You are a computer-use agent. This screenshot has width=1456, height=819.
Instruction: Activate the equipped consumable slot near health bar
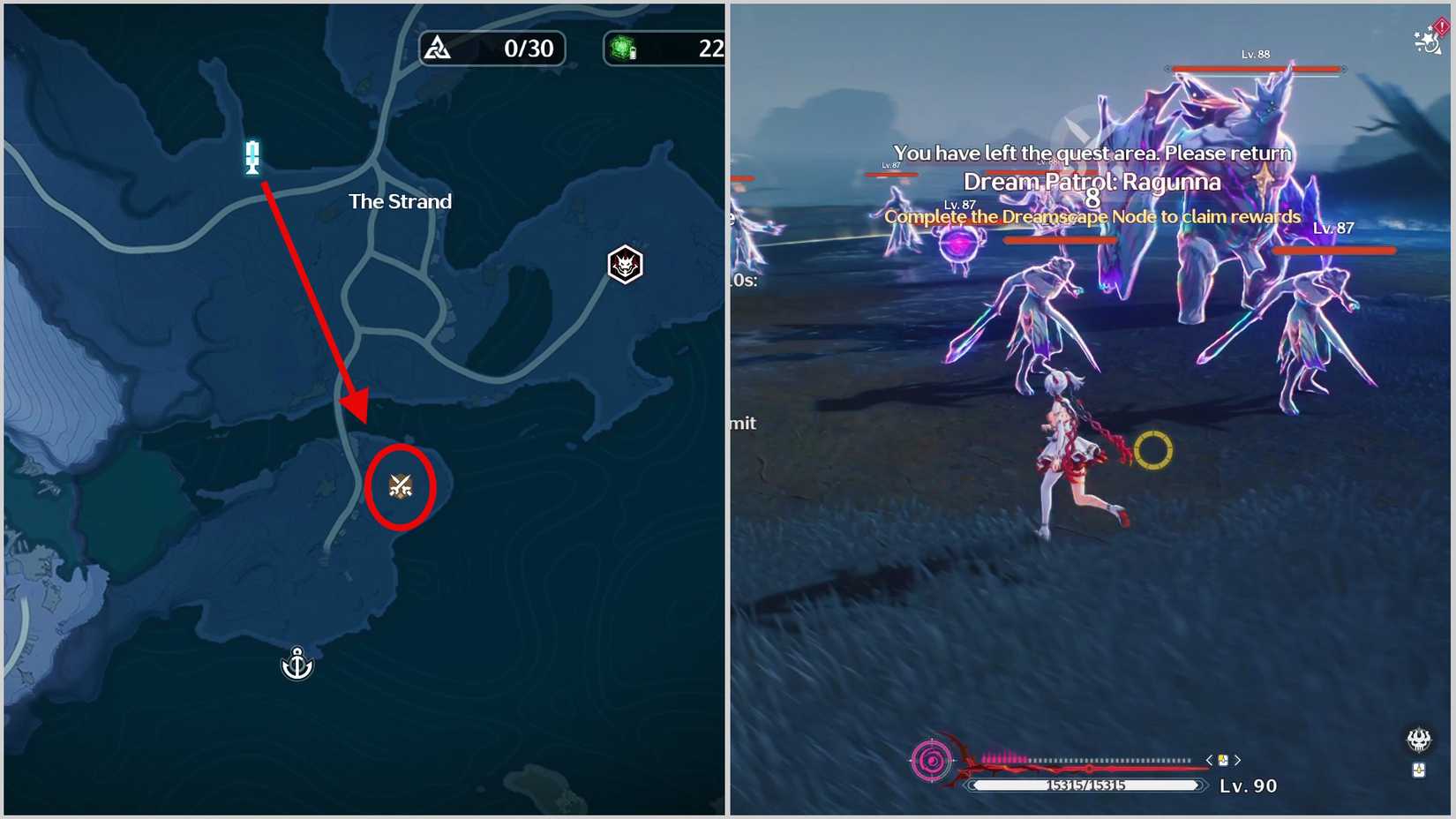(x=1222, y=760)
